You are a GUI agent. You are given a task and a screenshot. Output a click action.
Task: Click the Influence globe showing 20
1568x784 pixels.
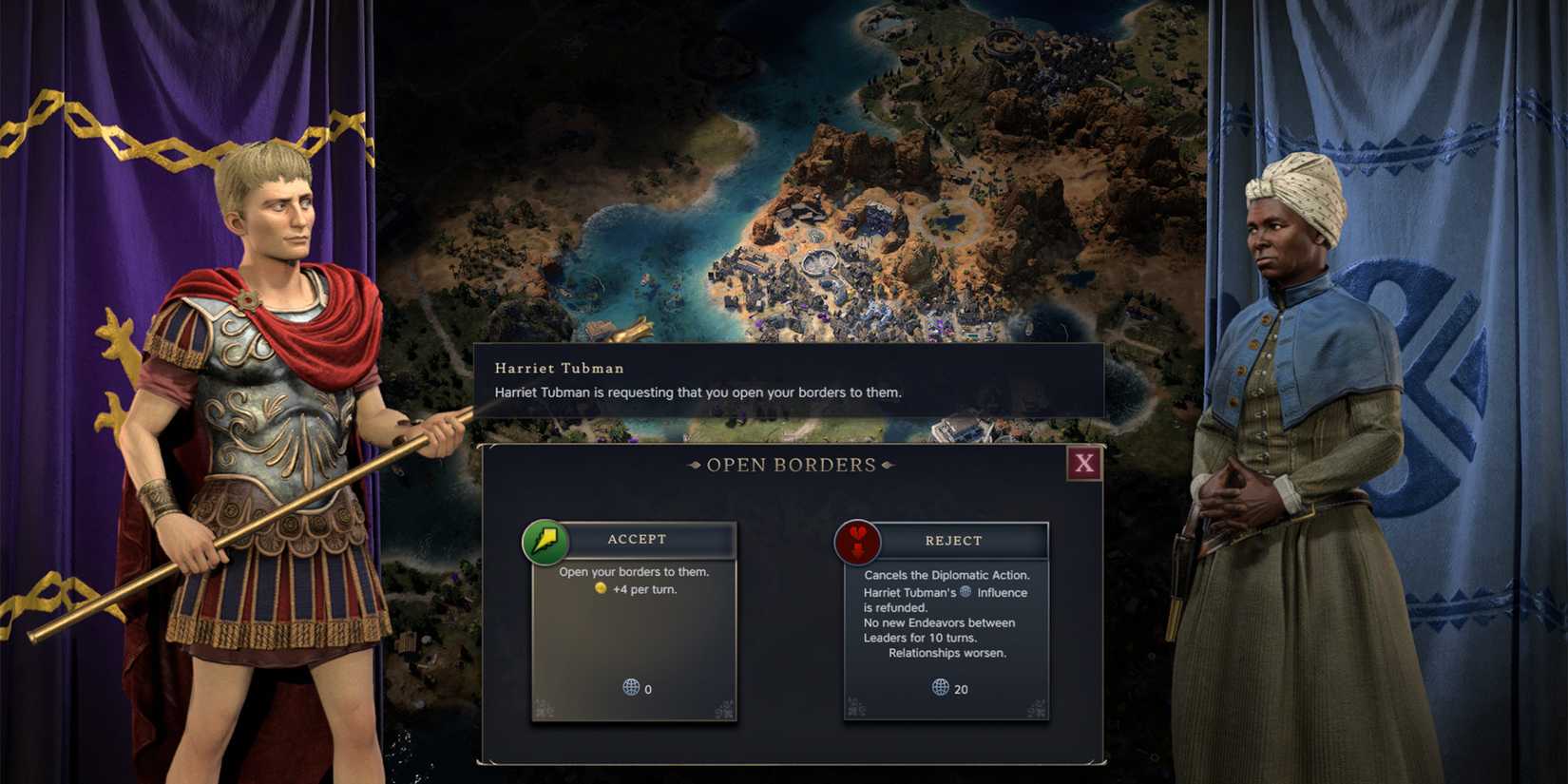click(x=942, y=689)
